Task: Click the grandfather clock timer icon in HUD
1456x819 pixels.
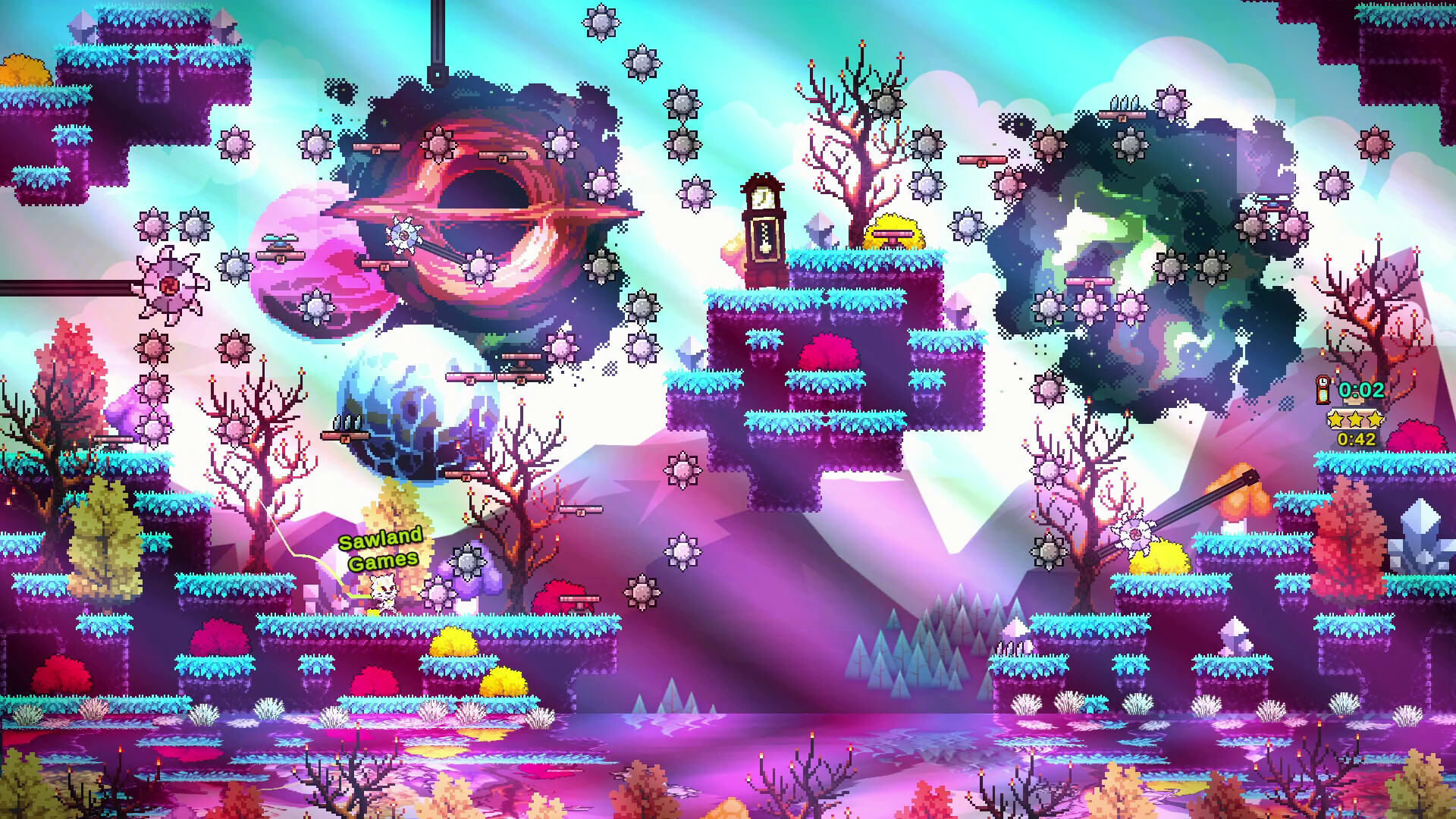Action: (x=1324, y=391)
